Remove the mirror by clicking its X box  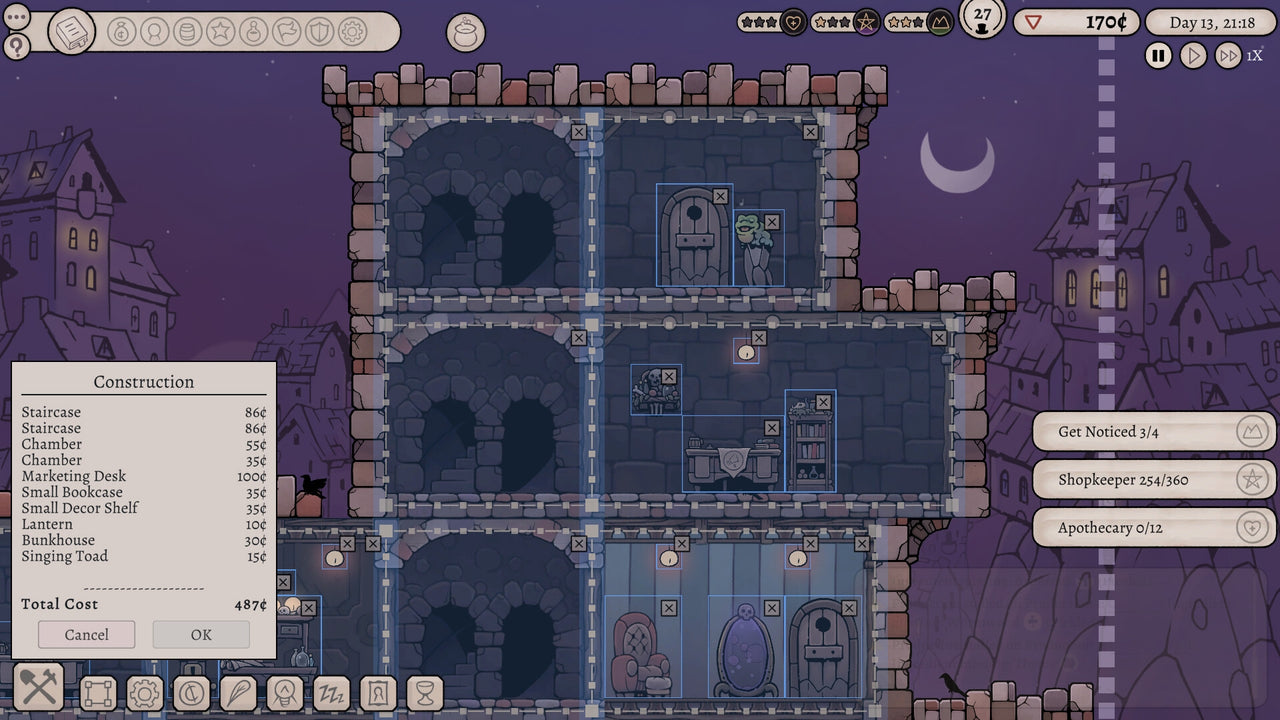[x=770, y=606]
